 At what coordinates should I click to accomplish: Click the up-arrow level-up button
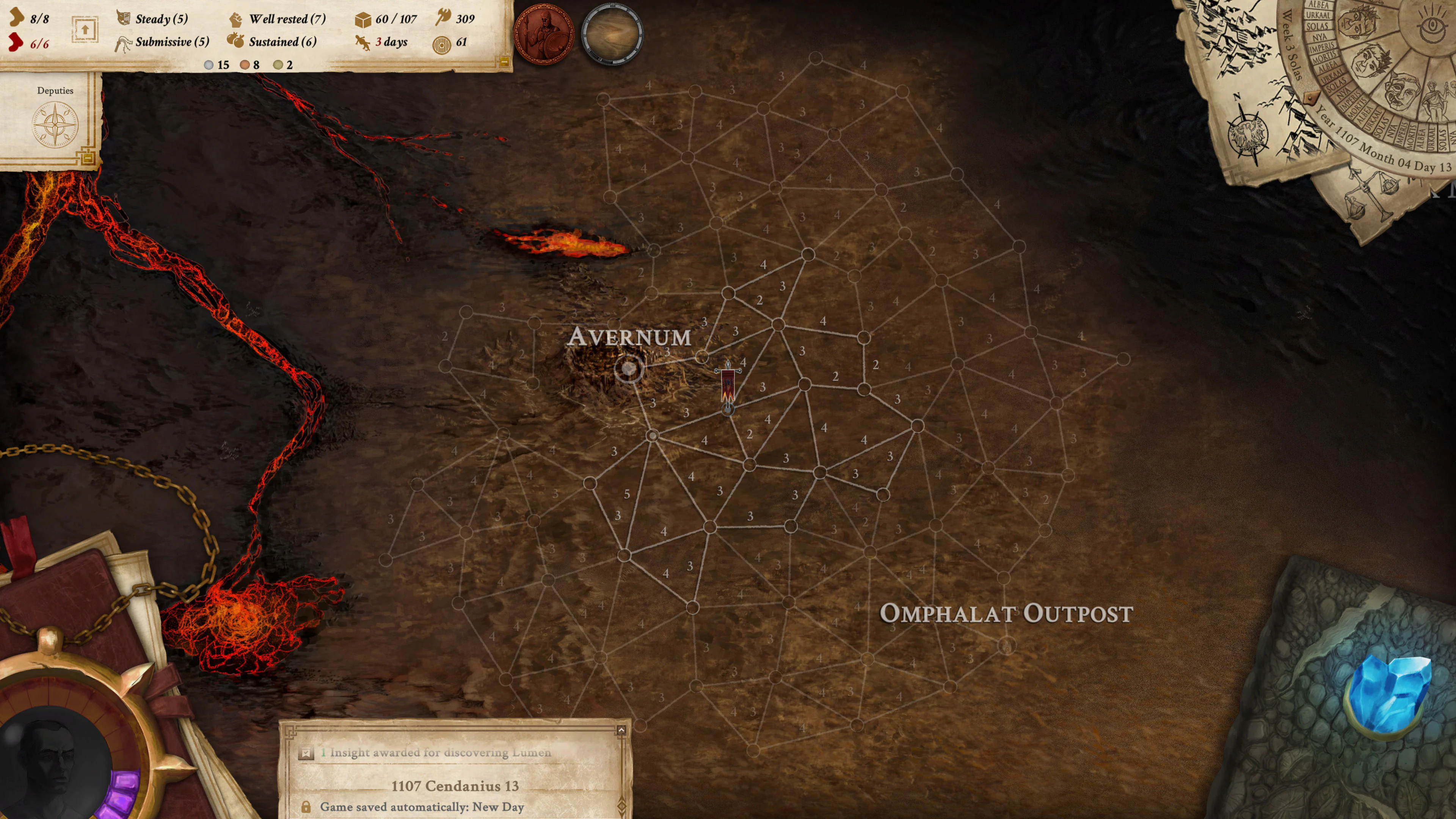pyautogui.click(x=85, y=30)
